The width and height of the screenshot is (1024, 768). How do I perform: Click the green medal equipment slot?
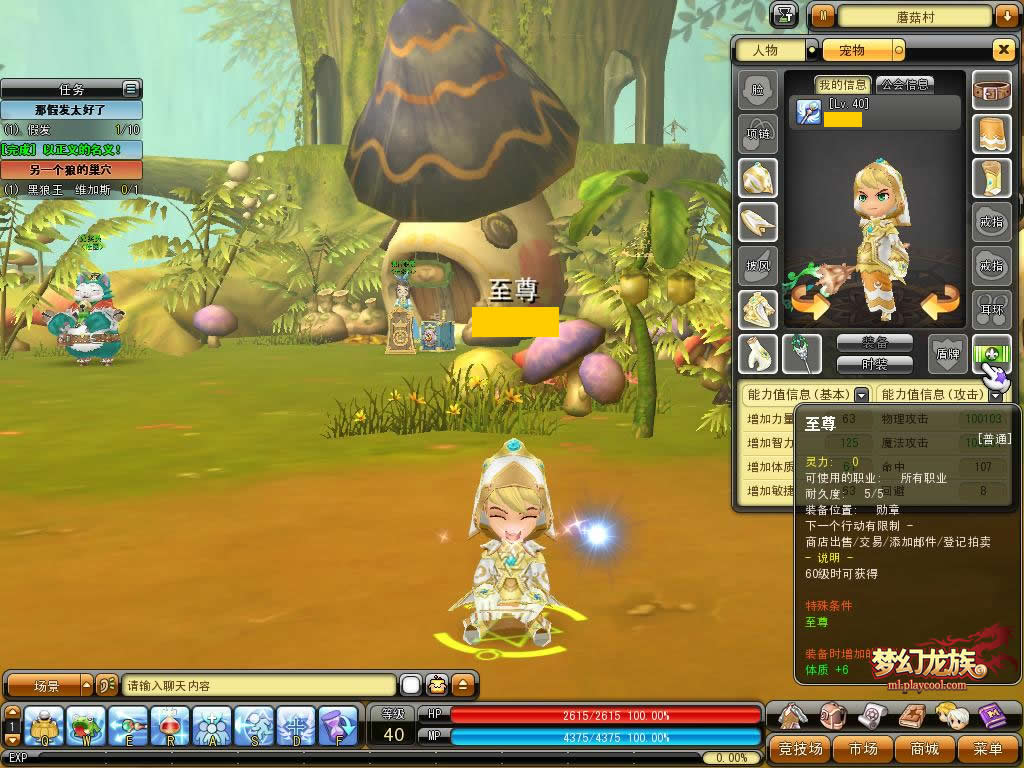pos(992,354)
